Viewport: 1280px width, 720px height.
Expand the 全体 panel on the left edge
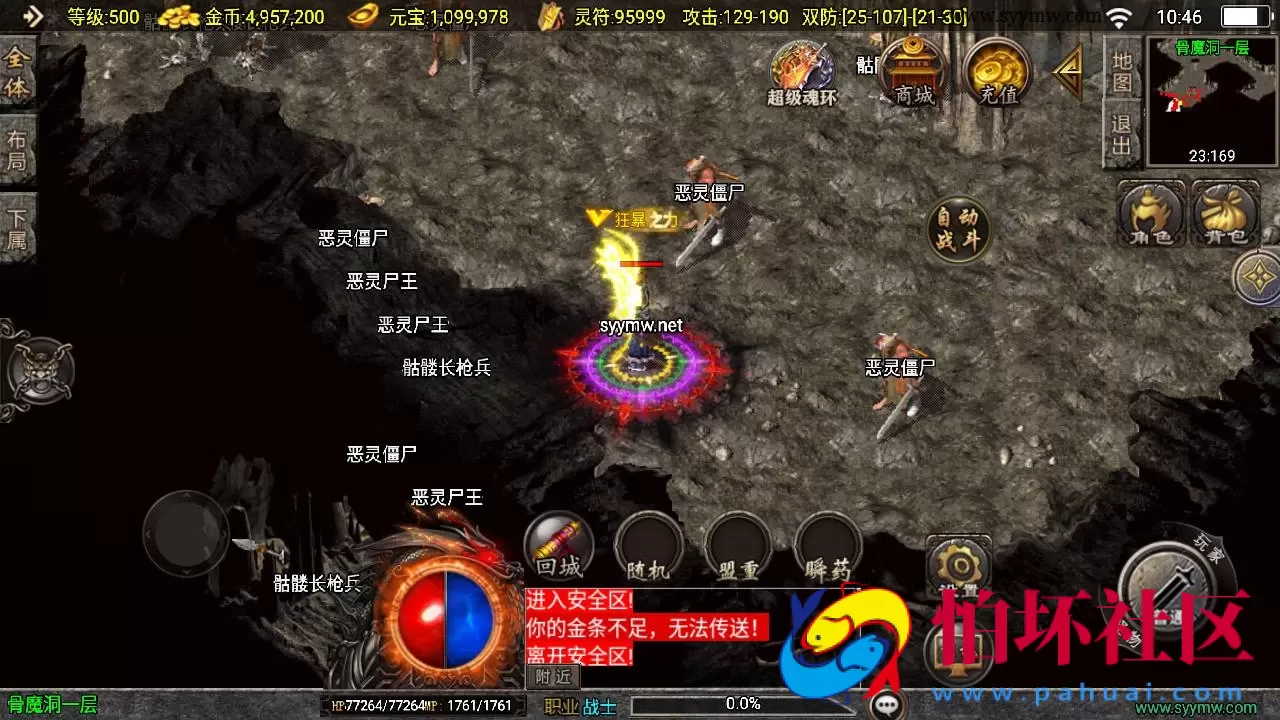click(x=16, y=70)
